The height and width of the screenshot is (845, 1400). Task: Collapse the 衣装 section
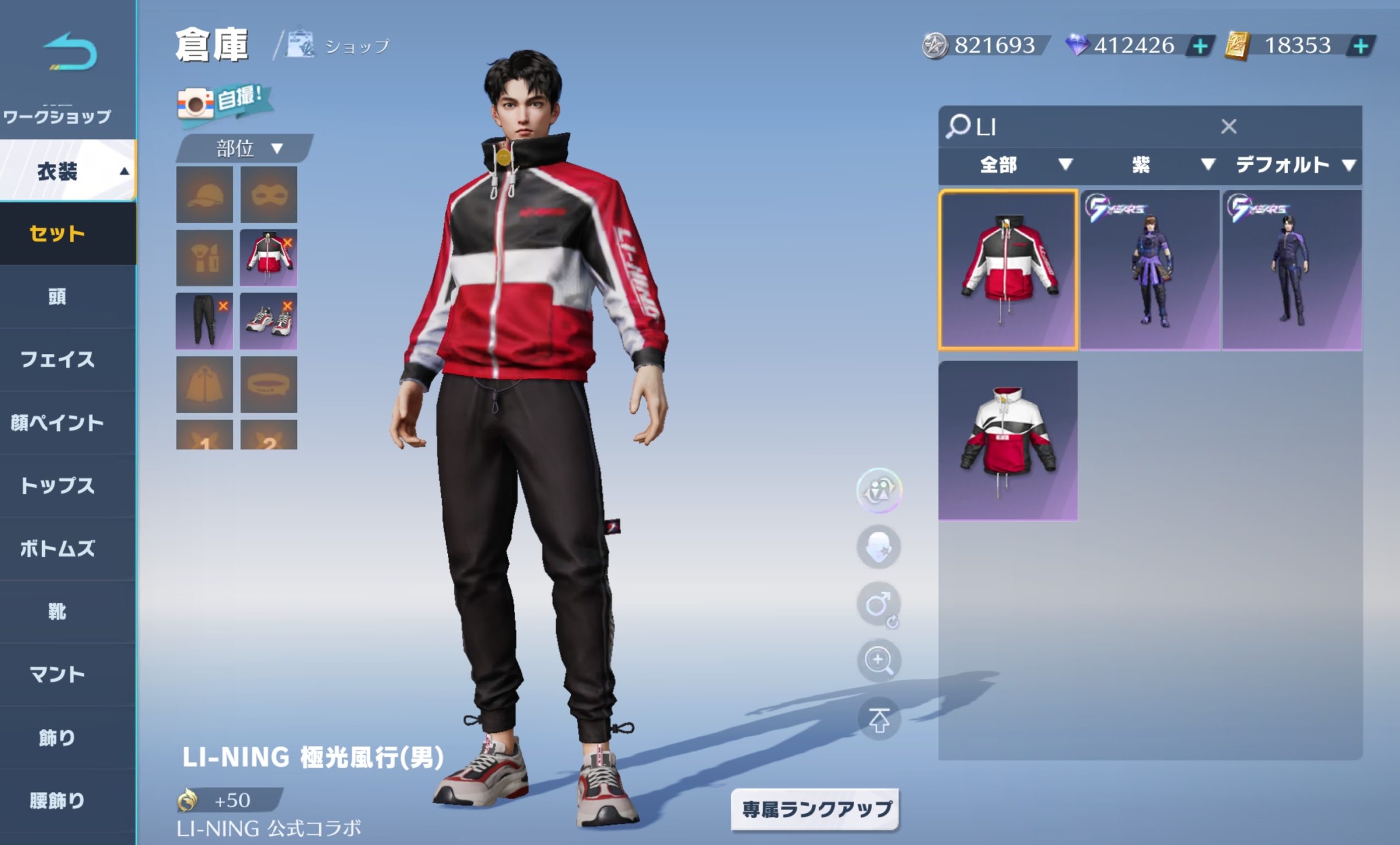point(68,171)
